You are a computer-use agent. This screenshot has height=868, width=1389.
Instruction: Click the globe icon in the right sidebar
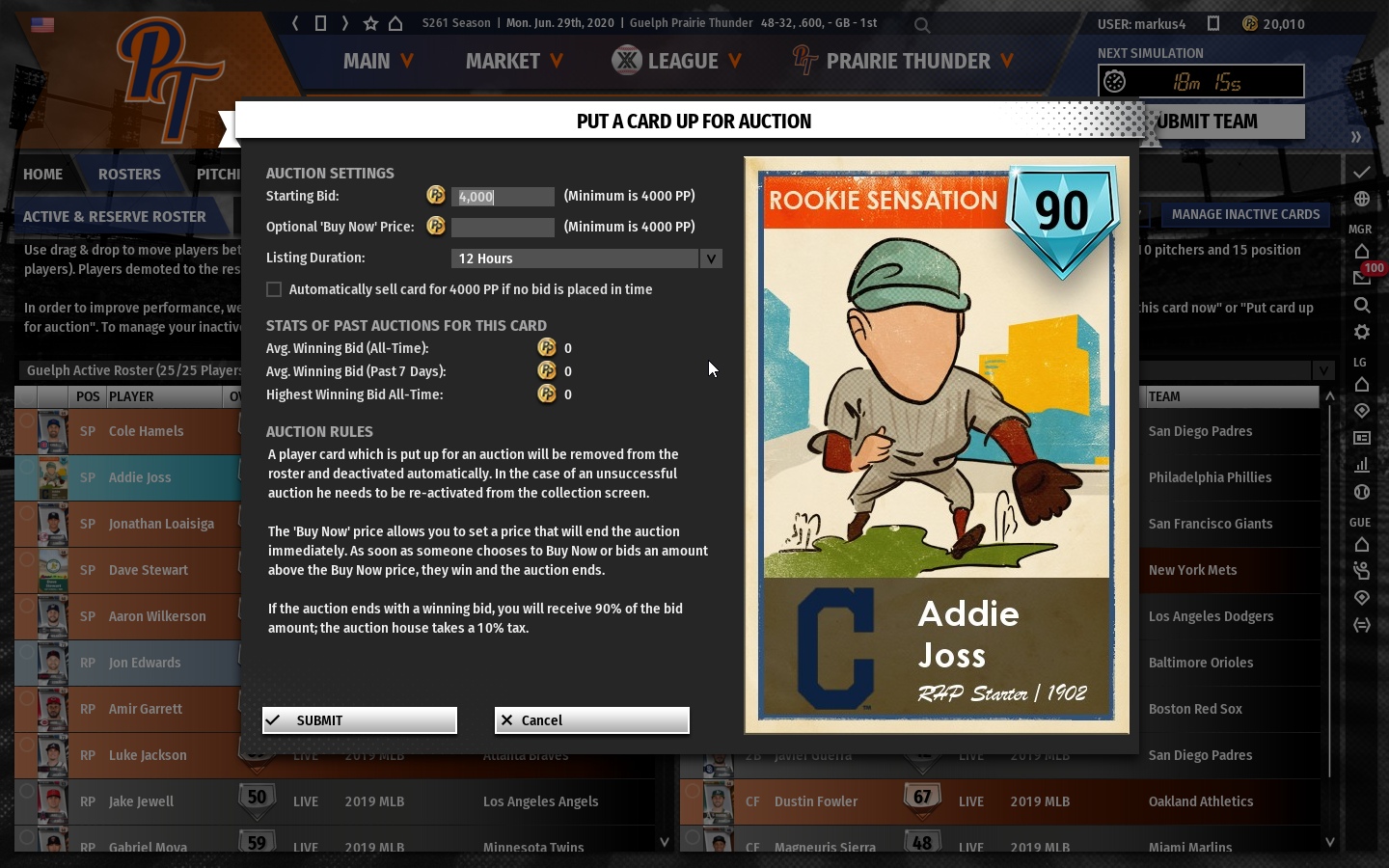tap(1362, 199)
